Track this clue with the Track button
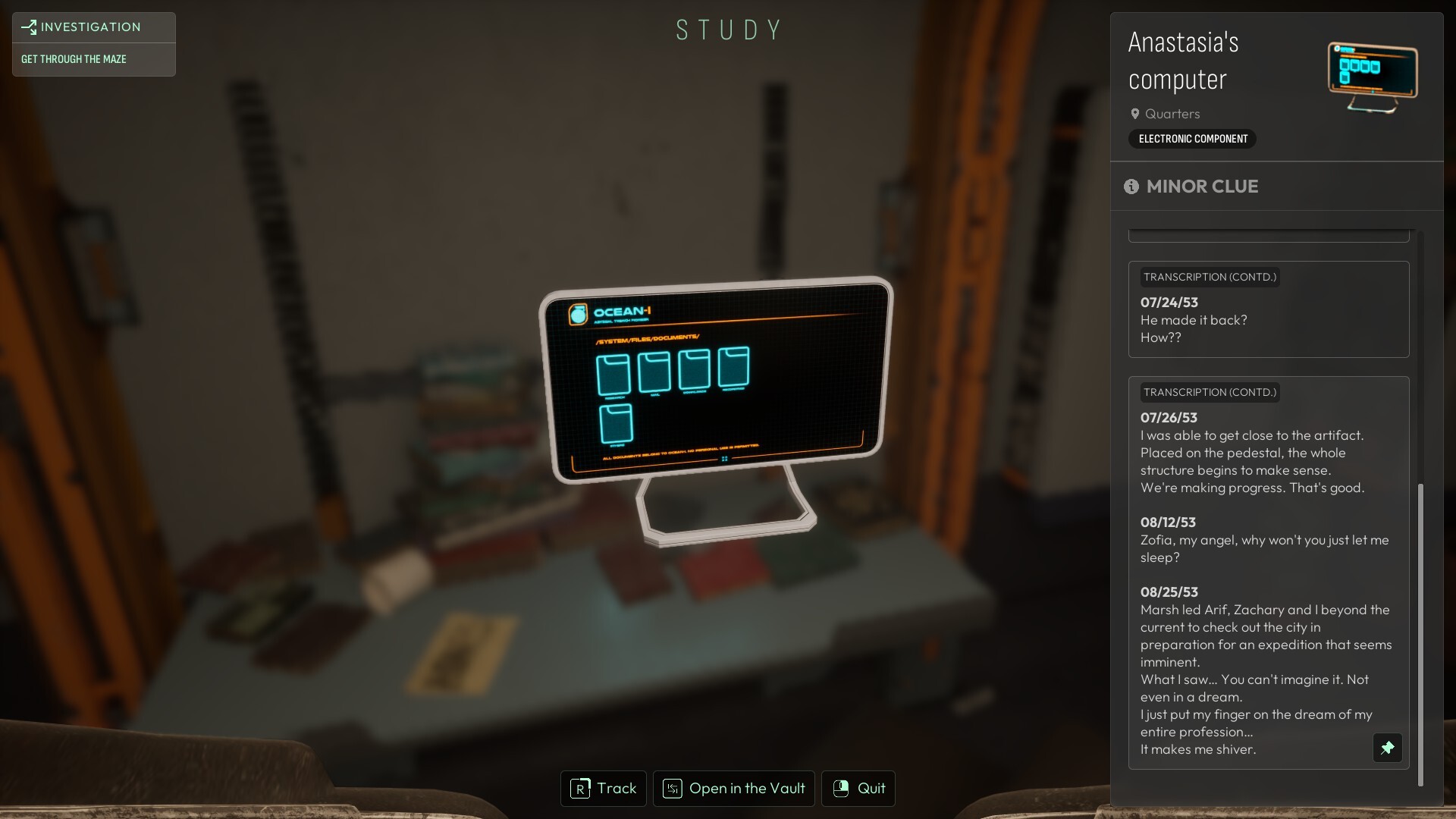 tap(604, 789)
